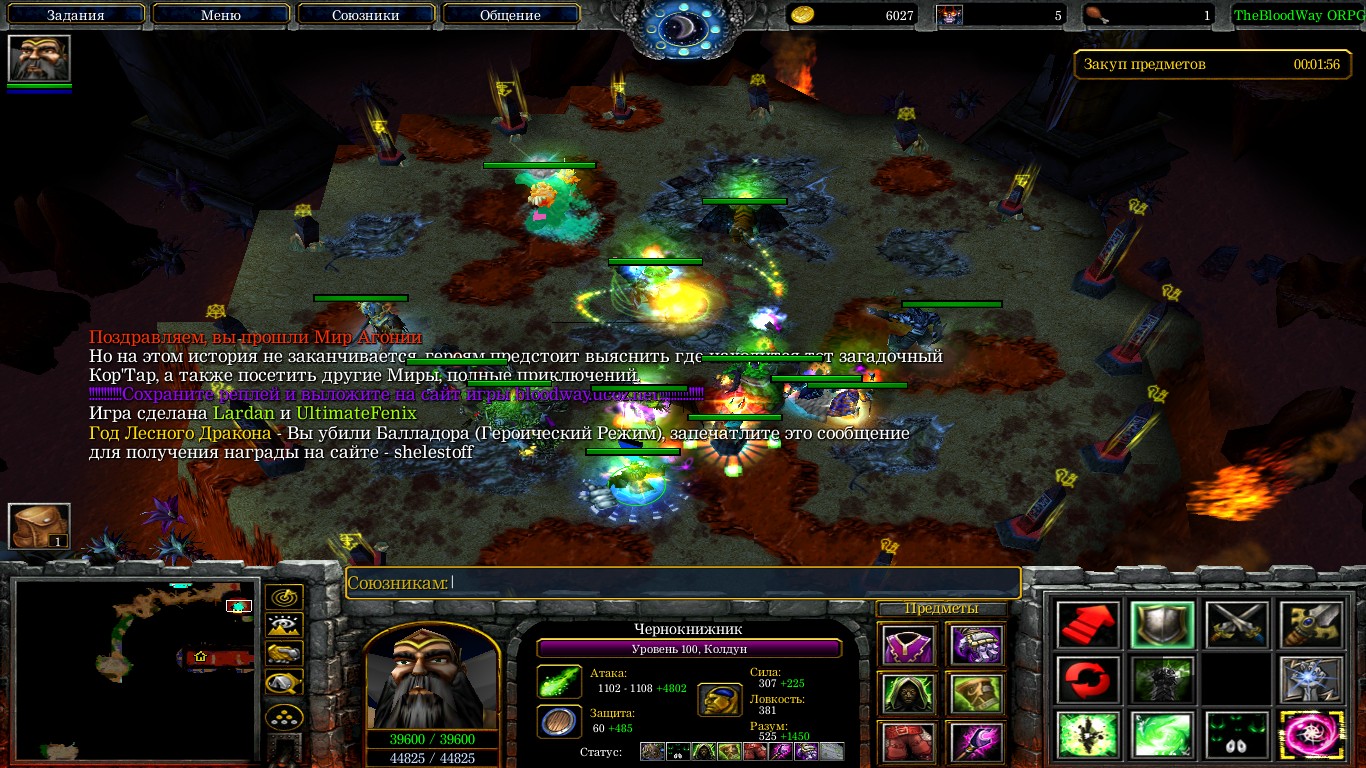The width and height of the screenshot is (1366, 768).
Task: Toggle the minimap ally color mode button
Action: click(284, 654)
